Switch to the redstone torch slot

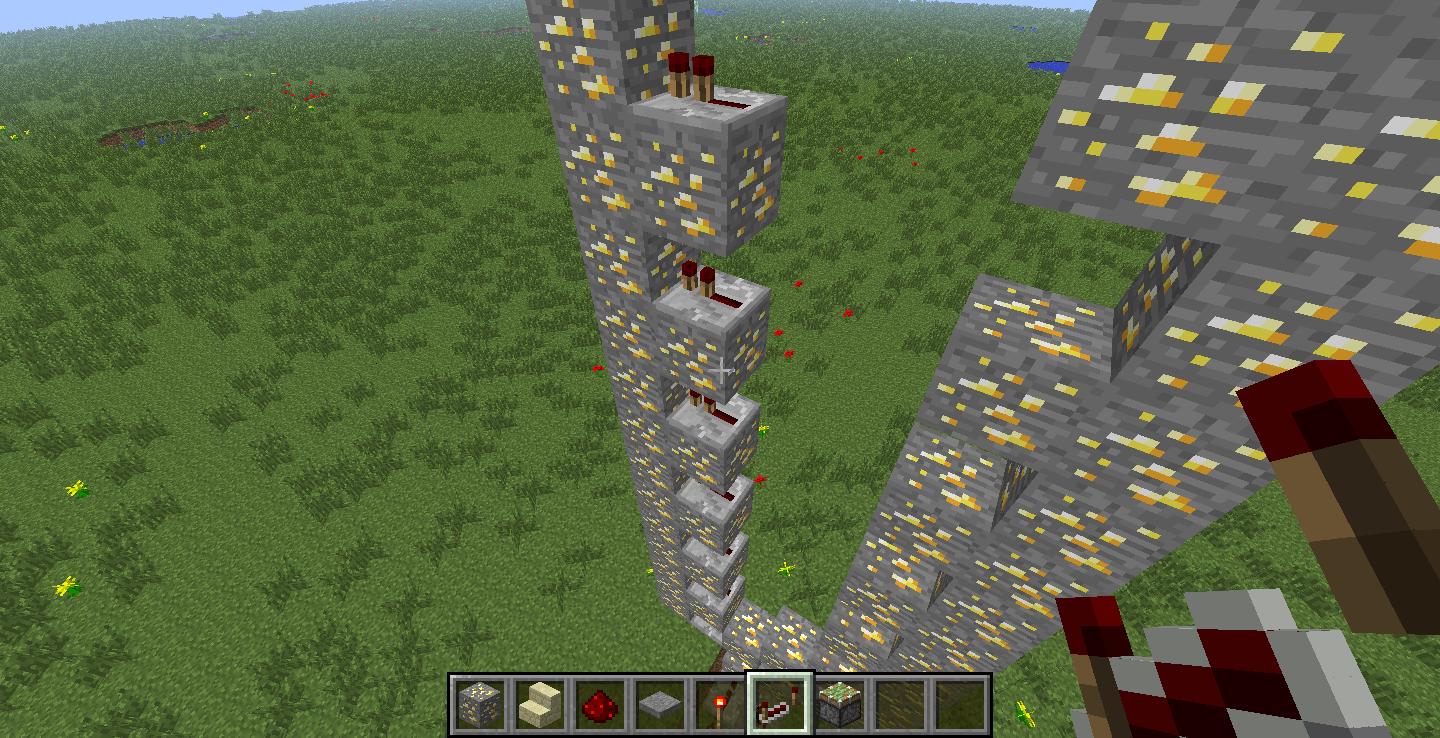[x=720, y=704]
